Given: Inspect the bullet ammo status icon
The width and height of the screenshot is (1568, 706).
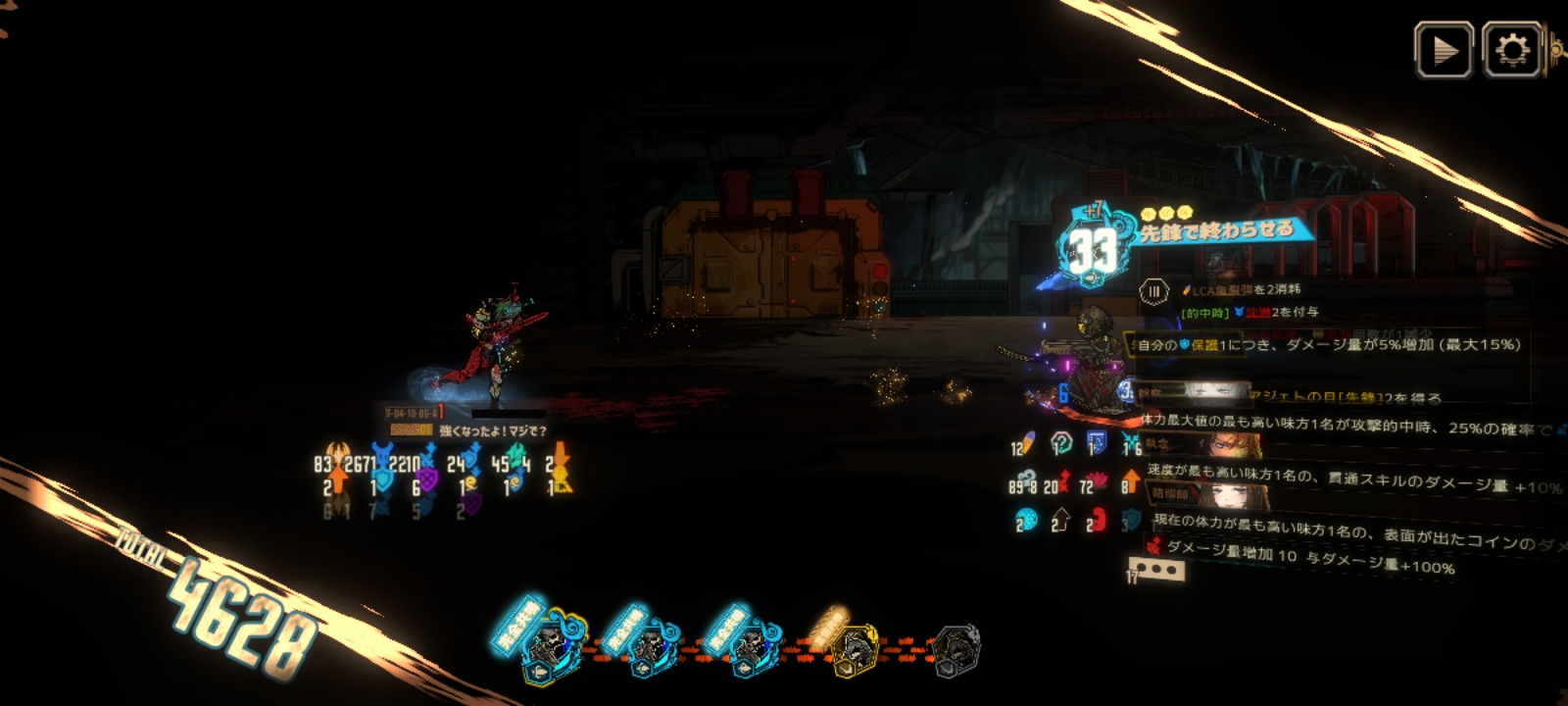Looking at the screenshot, I should coord(1029,444).
